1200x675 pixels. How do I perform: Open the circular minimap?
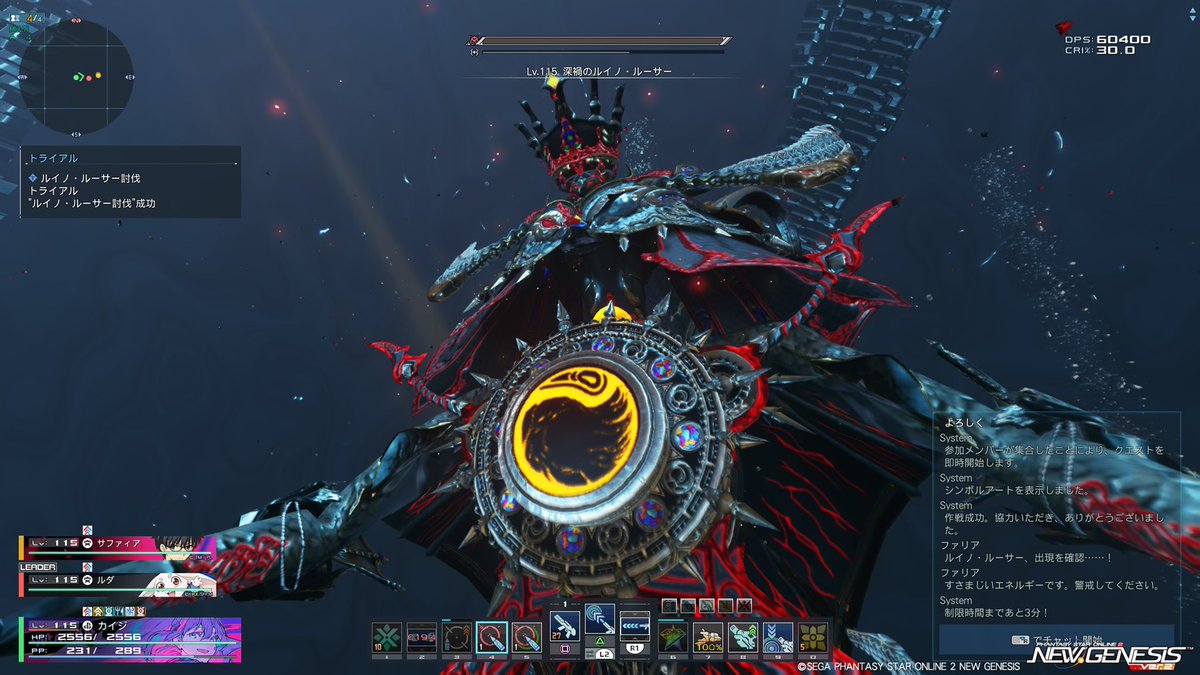tap(77, 77)
